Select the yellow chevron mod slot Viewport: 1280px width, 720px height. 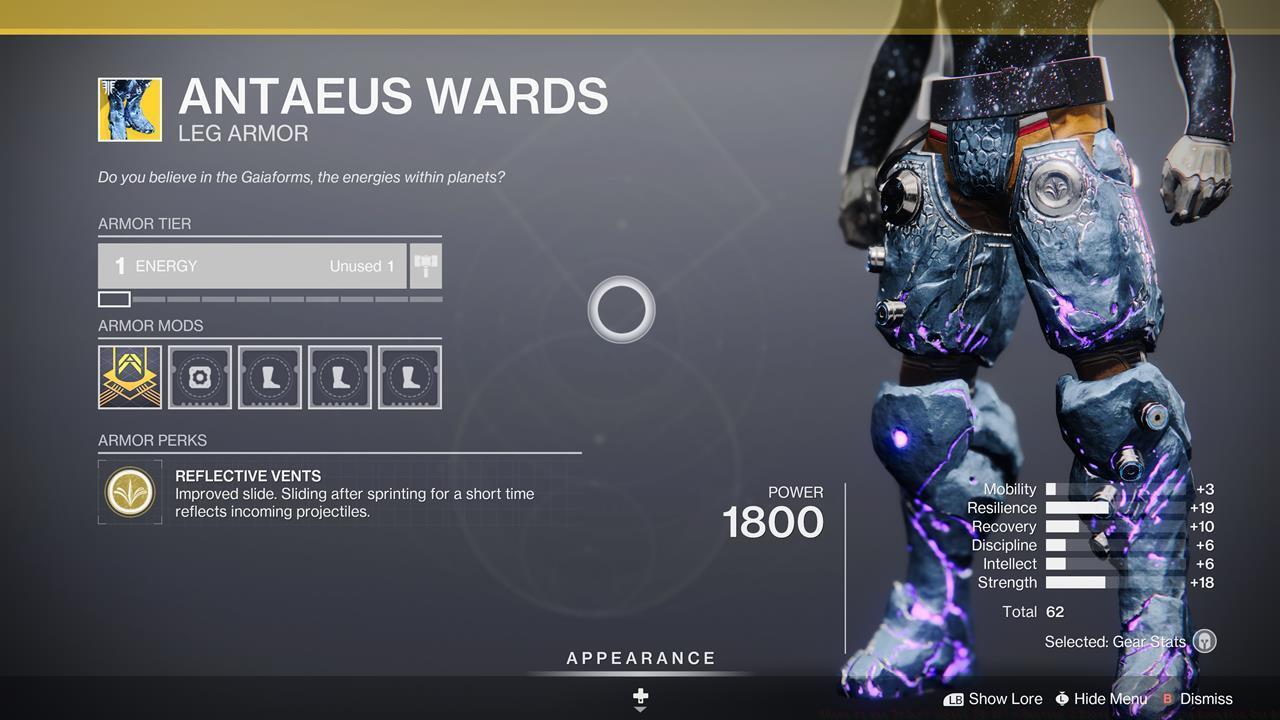pos(130,377)
